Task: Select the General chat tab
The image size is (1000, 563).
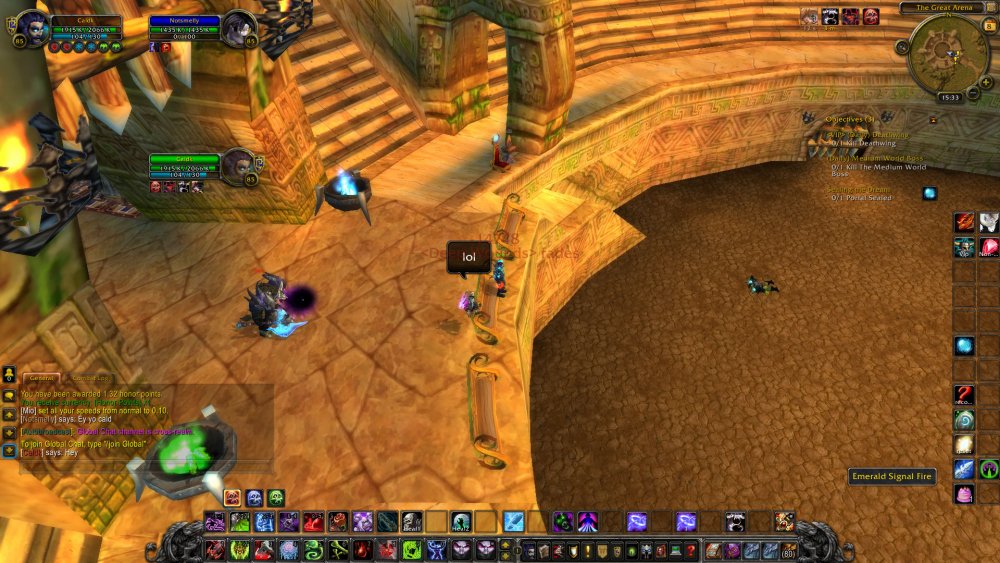Action: coord(42,378)
